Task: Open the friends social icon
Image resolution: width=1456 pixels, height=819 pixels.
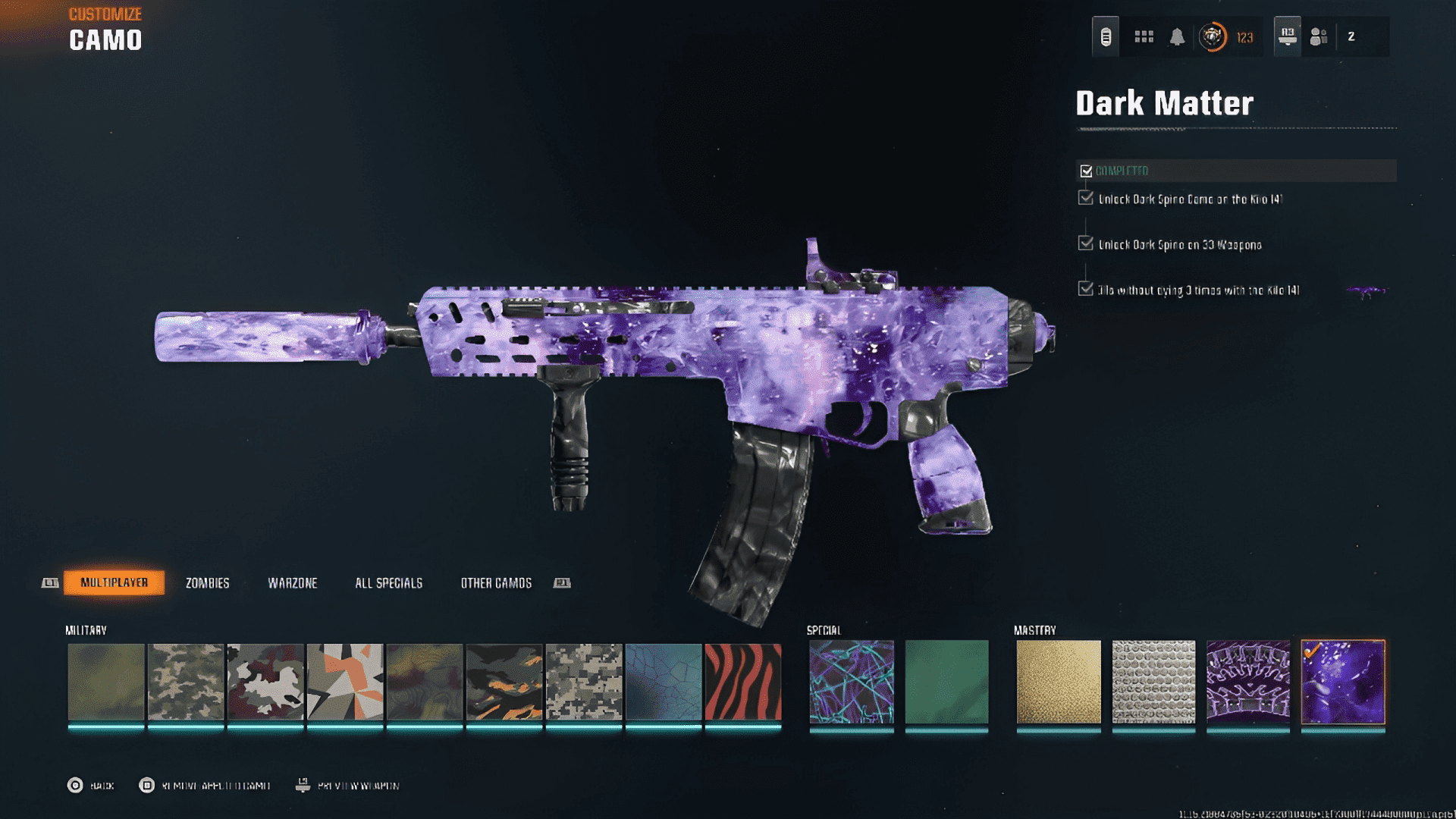Action: click(1319, 36)
